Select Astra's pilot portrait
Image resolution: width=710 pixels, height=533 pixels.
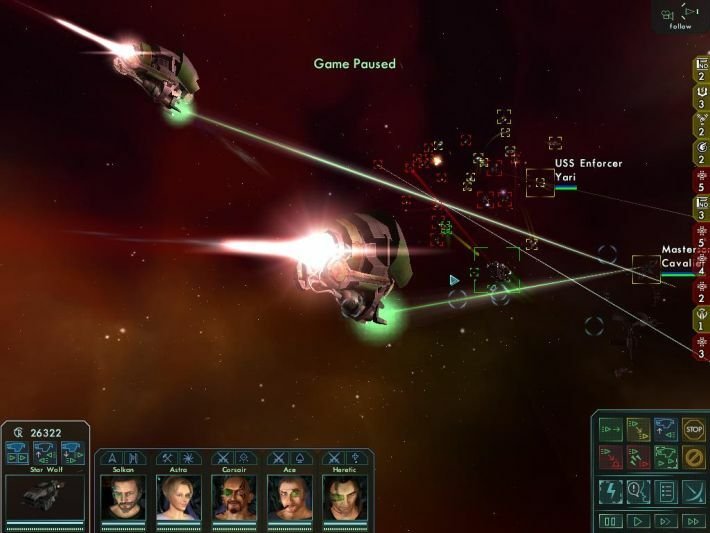[x=179, y=495]
